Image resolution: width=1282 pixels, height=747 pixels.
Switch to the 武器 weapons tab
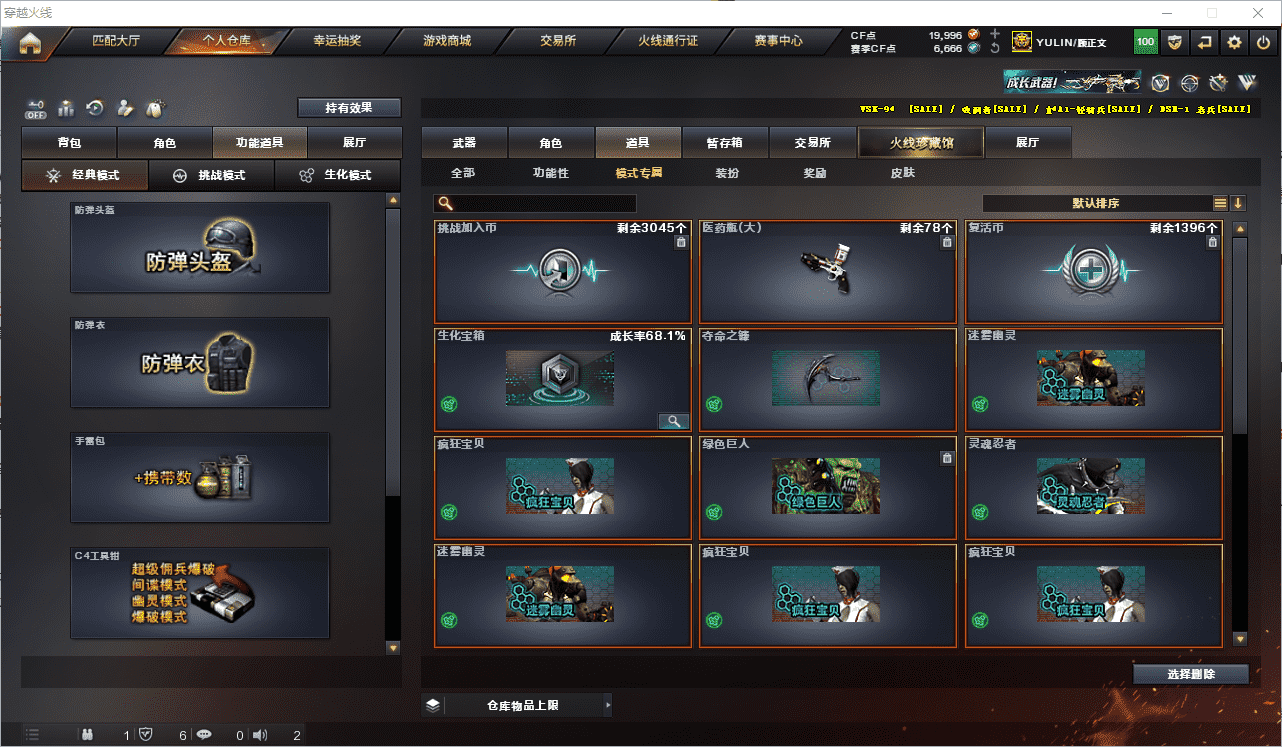pyautogui.click(x=464, y=143)
